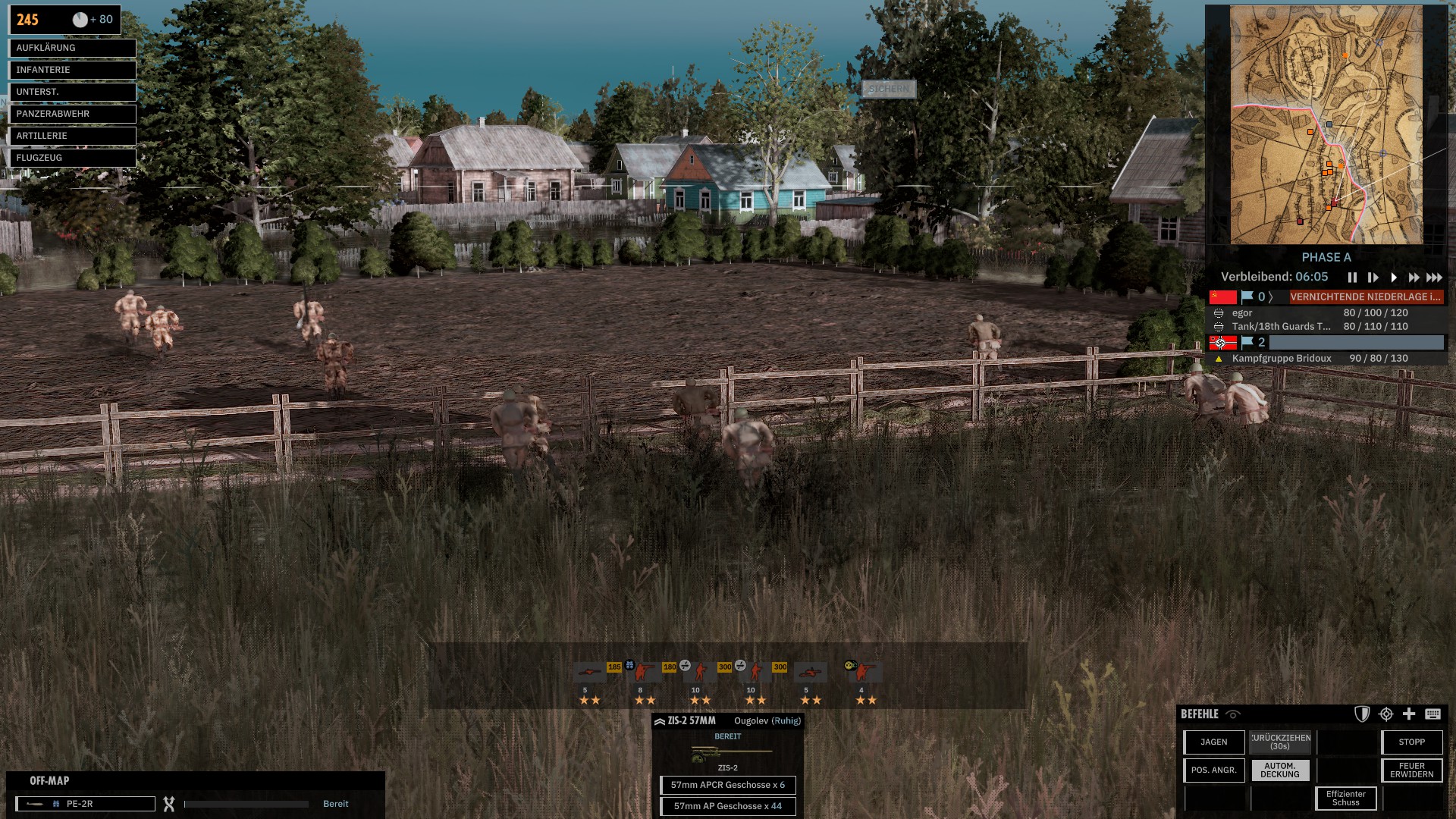Select the PE-2R off-map aircraft

click(x=86, y=804)
